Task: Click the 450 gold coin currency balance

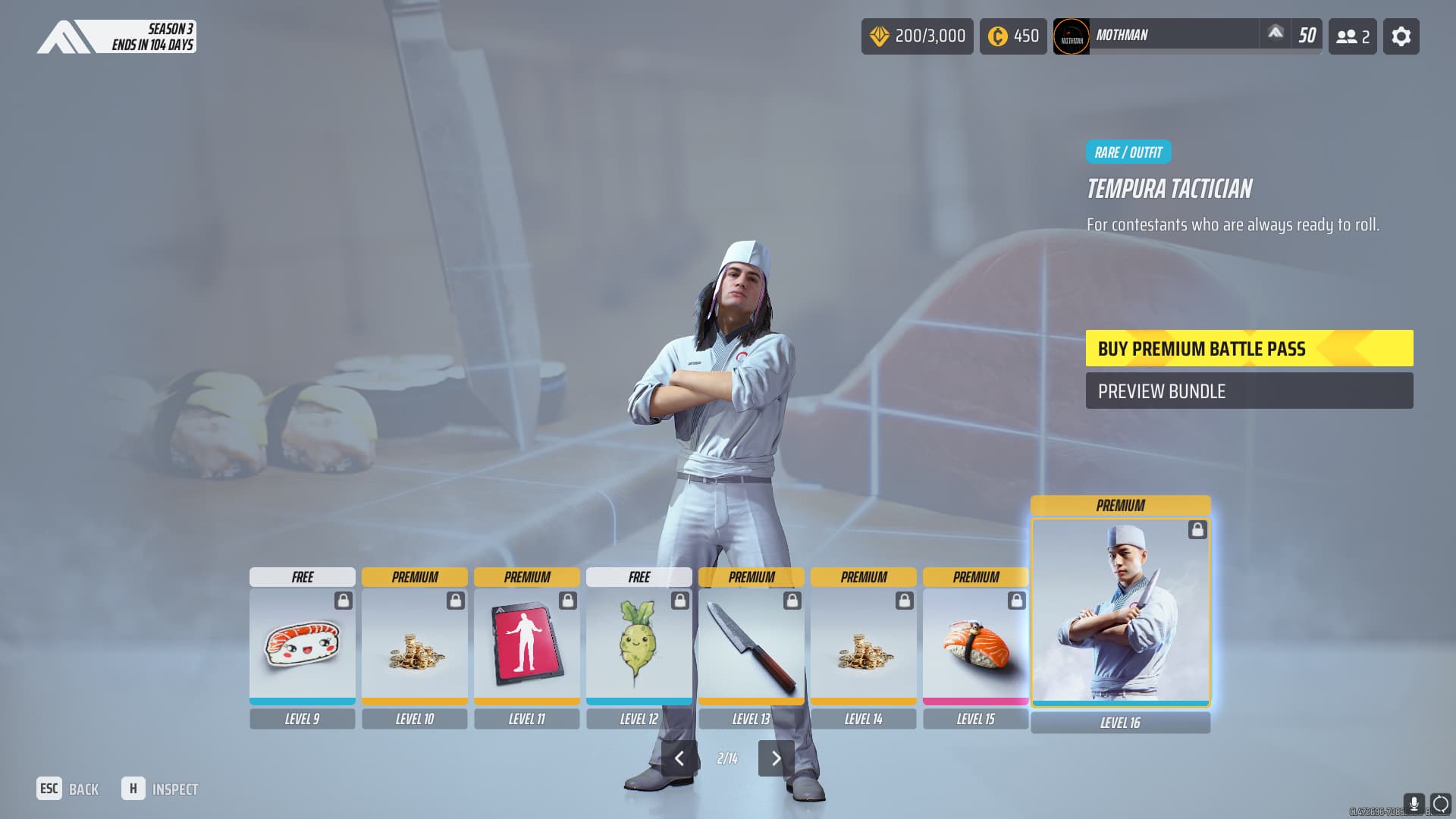Action: point(1012,36)
